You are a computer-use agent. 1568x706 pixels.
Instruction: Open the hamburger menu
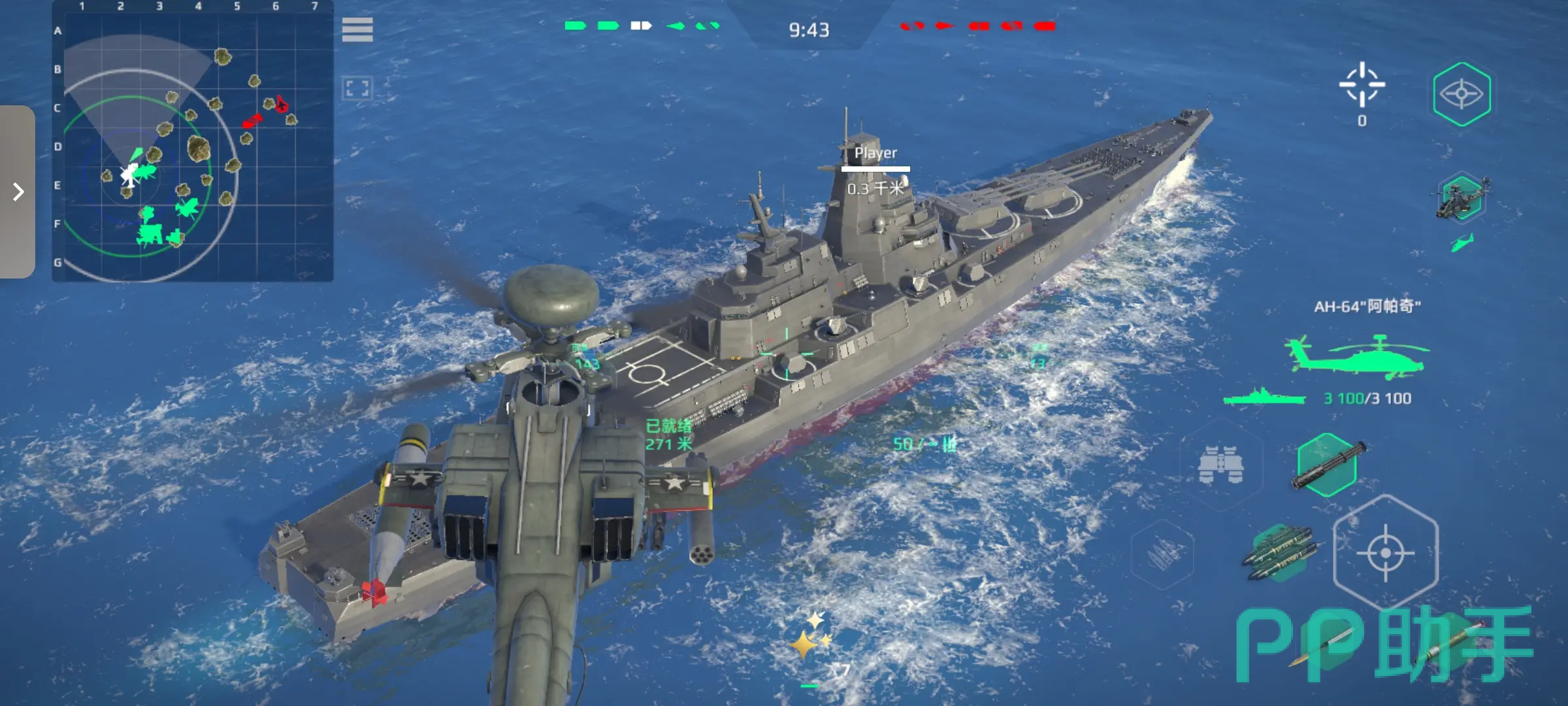357,29
